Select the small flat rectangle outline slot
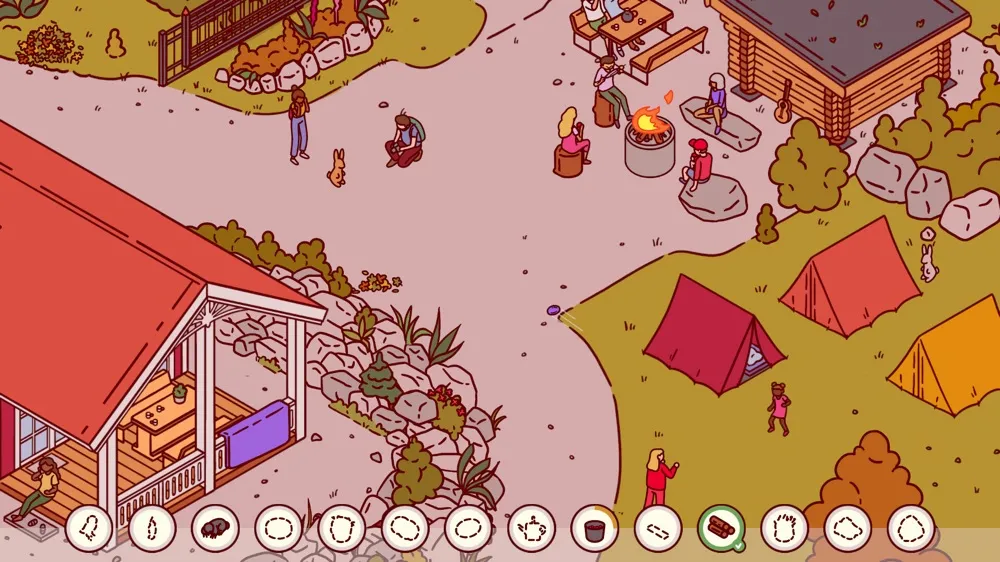The image size is (1000, 562). tap(658, 528)
